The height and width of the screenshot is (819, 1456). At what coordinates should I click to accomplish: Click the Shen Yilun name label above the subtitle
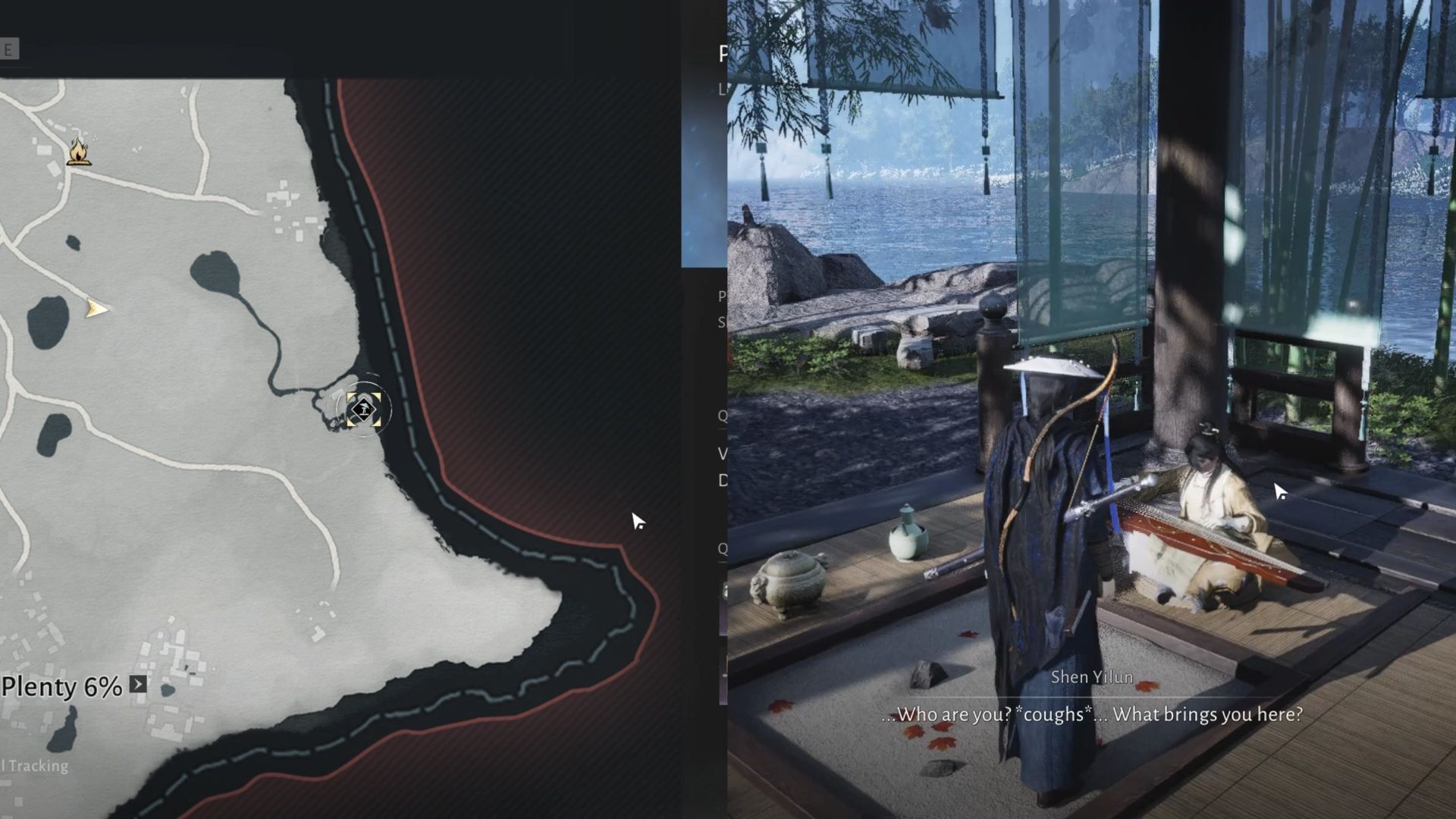click(1093, 677)
